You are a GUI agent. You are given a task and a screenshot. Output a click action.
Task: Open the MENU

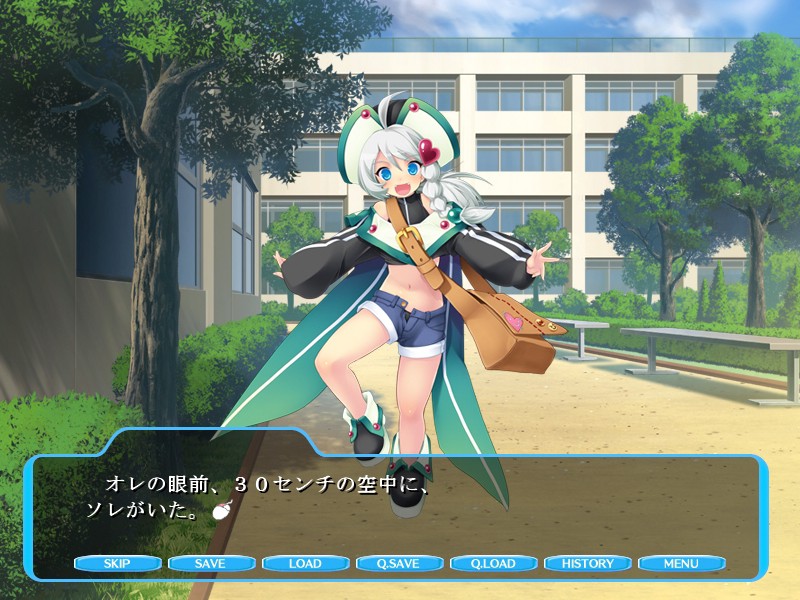click(x=681, y=564)
